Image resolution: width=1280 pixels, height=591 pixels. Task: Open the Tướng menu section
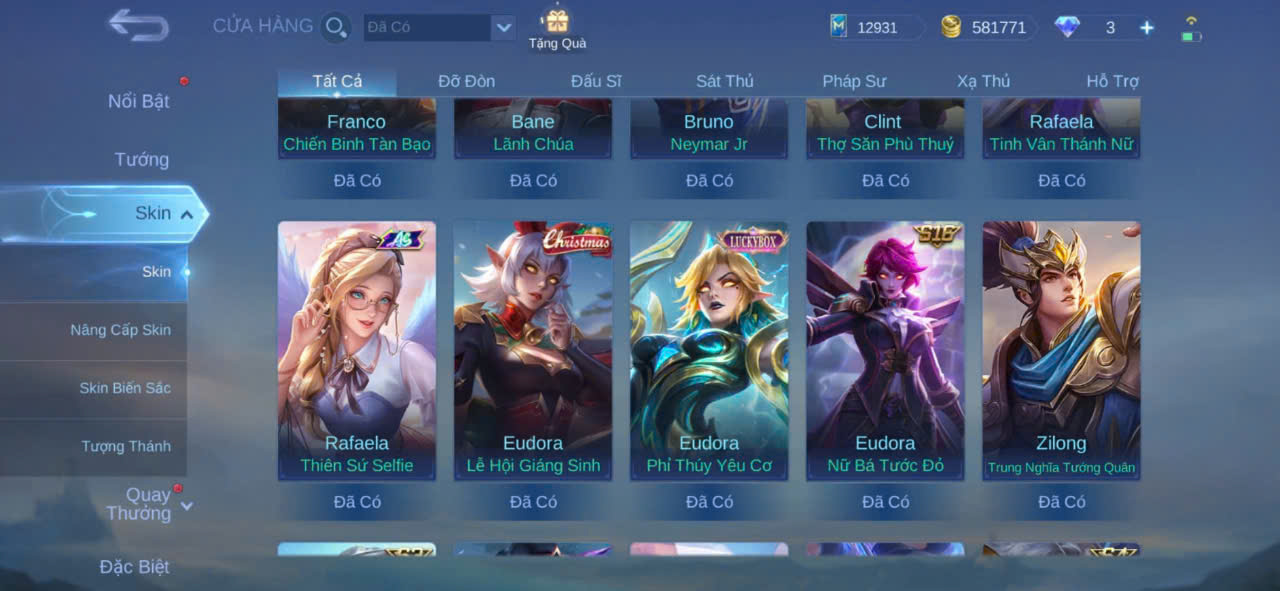point(142,159)
